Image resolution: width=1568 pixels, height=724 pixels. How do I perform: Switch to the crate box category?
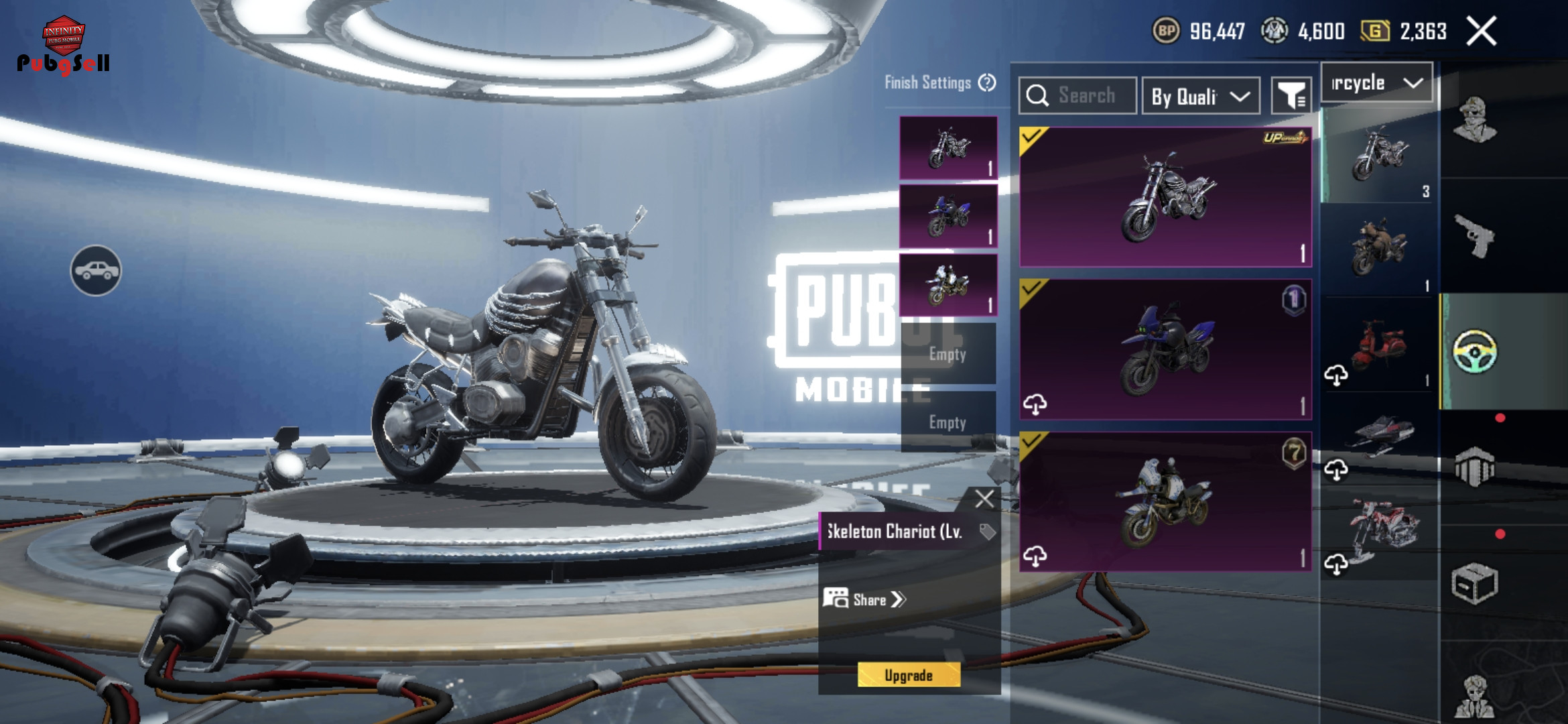click(x=1474, y=583)
